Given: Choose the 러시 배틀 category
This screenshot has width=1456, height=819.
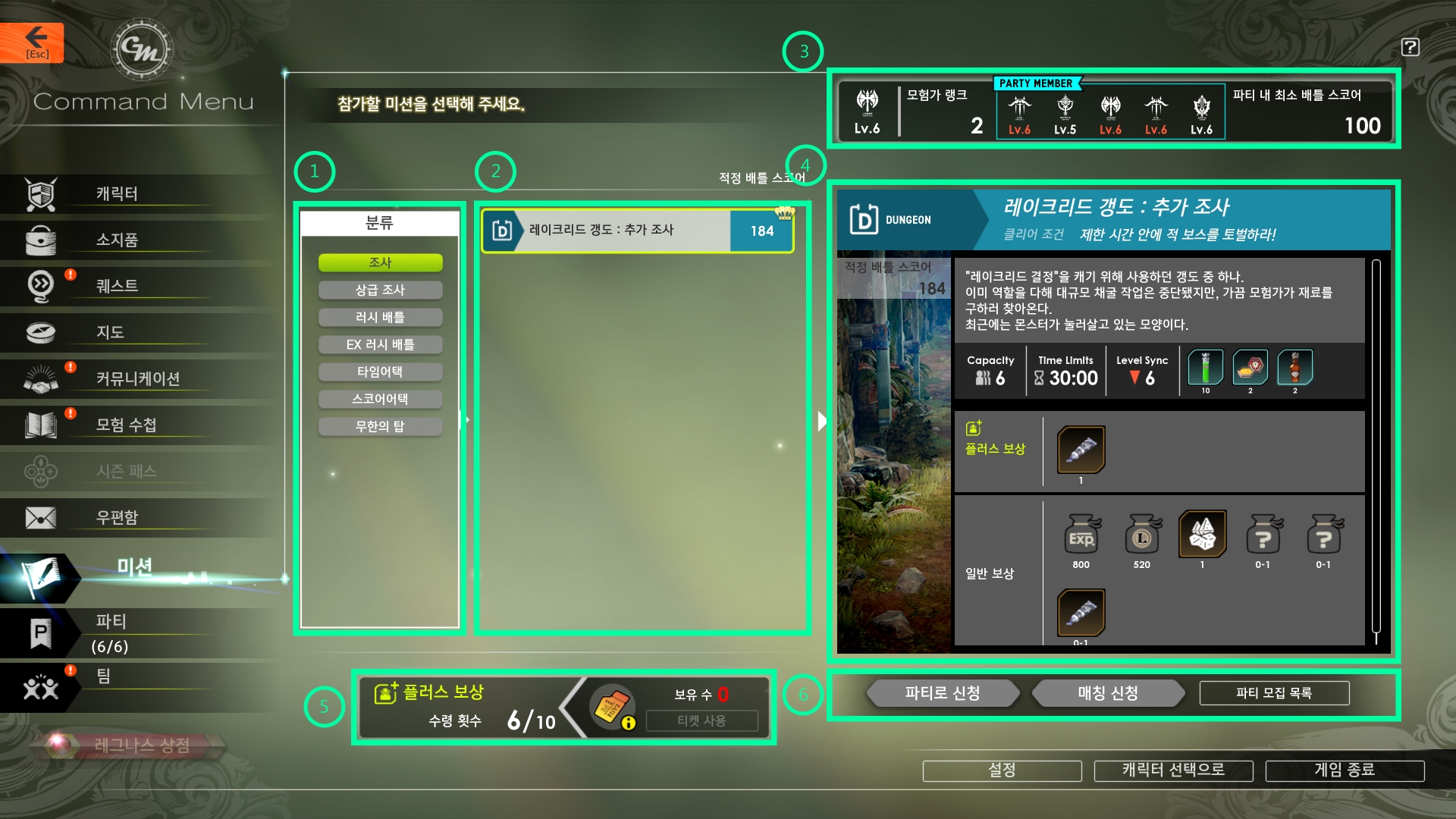Looking at the screenshot, I should tap(380, 317).
